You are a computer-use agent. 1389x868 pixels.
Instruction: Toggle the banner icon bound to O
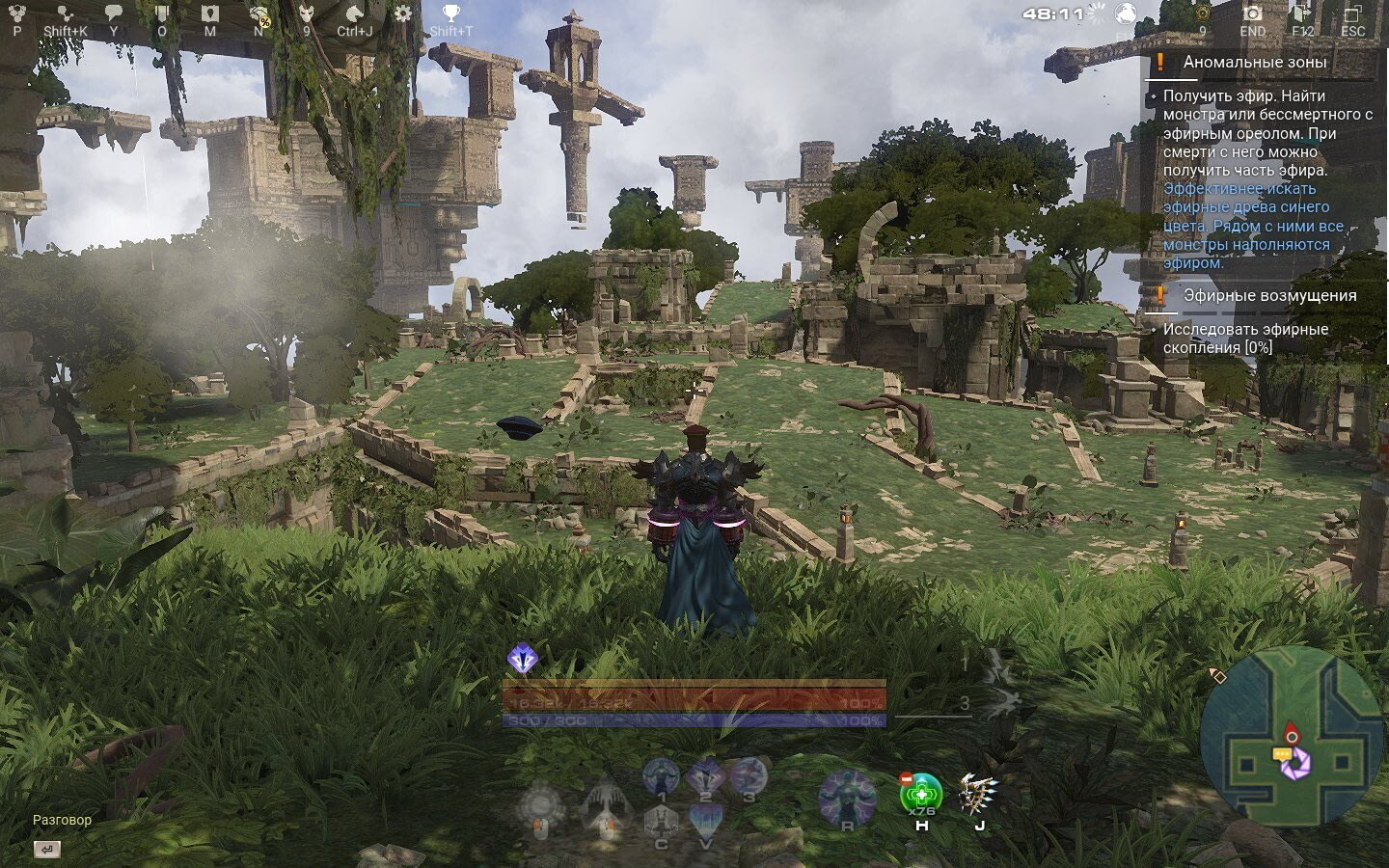(162, 13)
